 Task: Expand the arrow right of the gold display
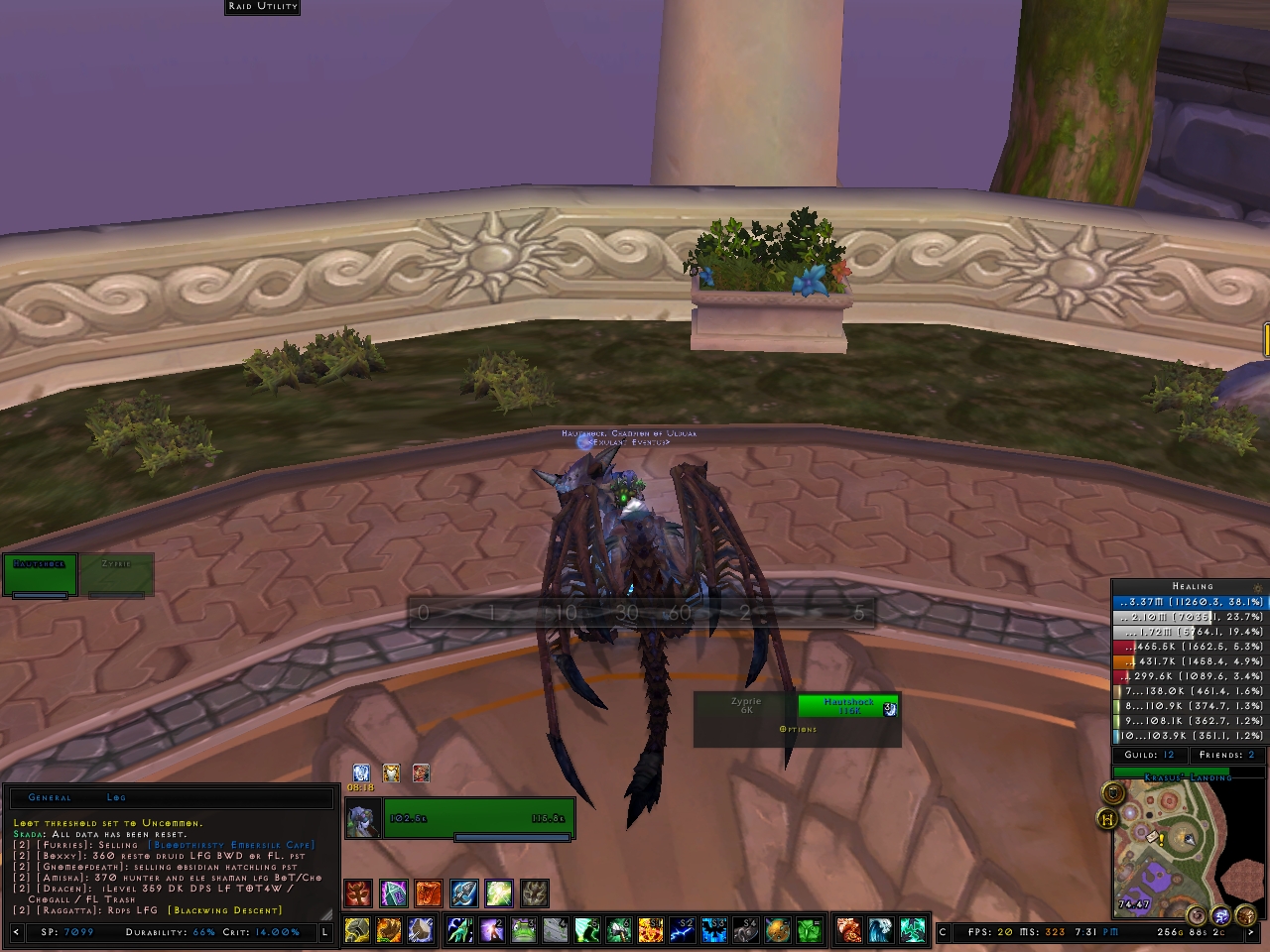pos(1250,931)
